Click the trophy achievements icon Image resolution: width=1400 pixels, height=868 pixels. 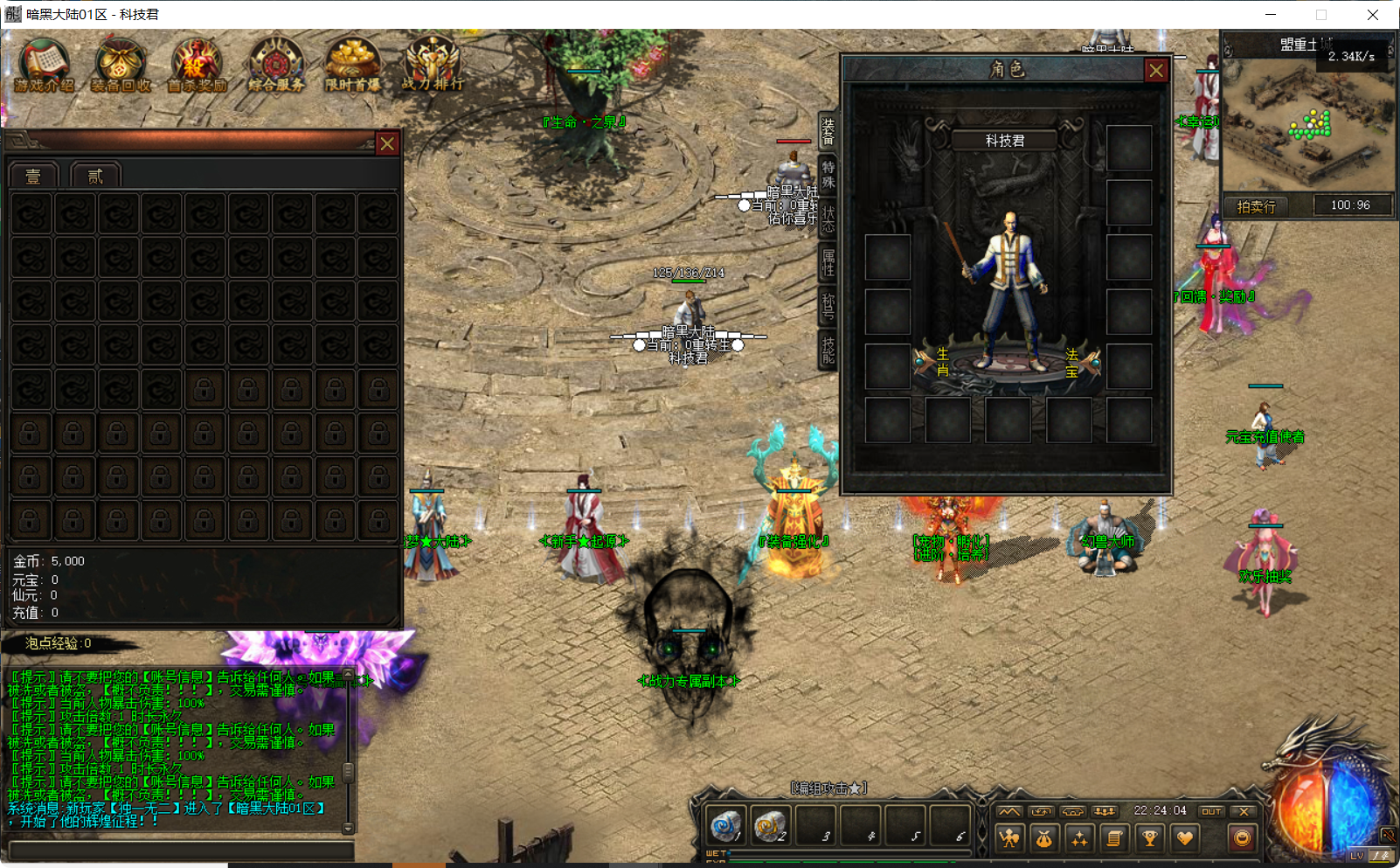tap(1148, 839)
